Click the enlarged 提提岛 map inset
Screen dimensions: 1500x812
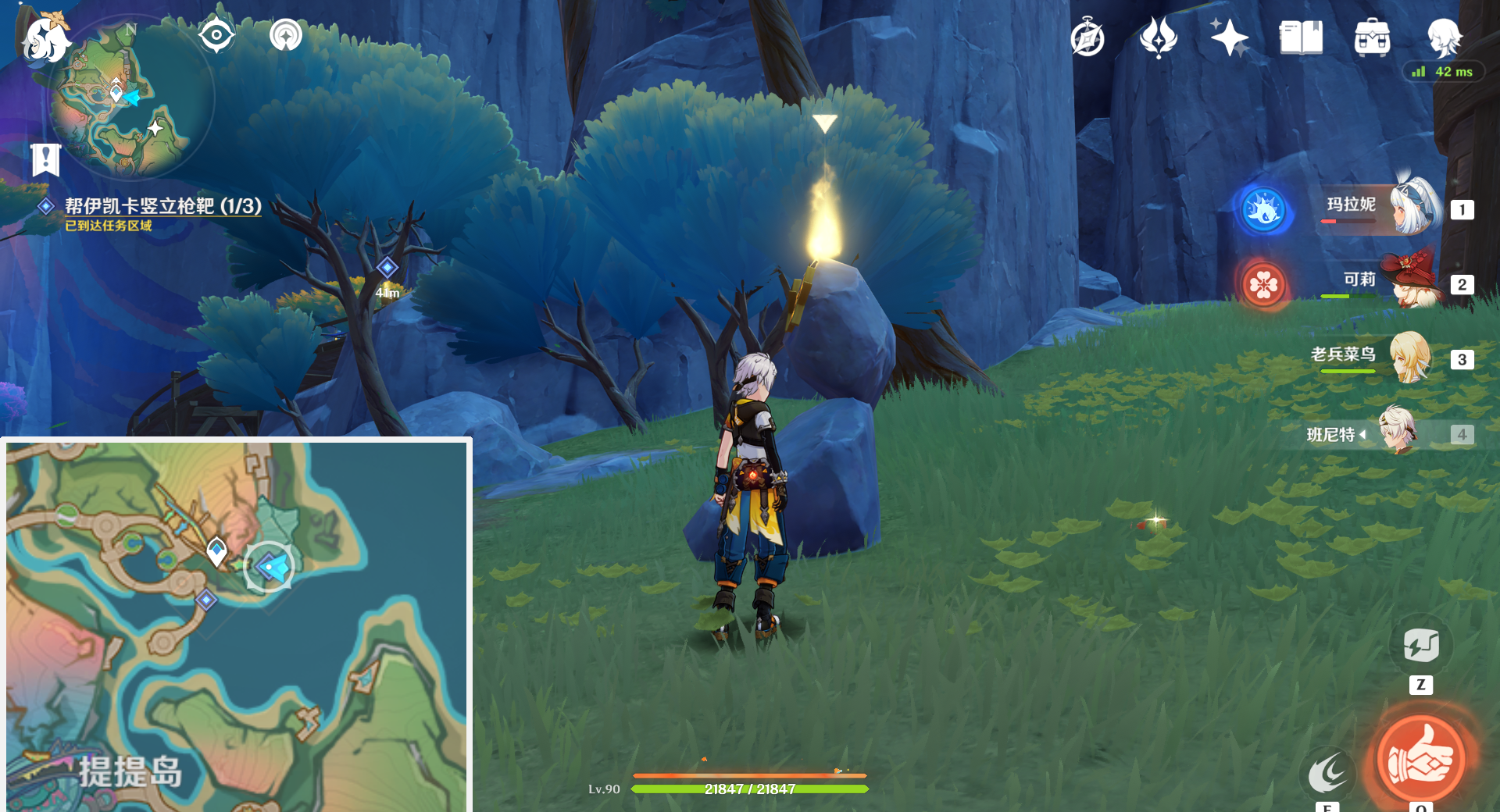236,626
